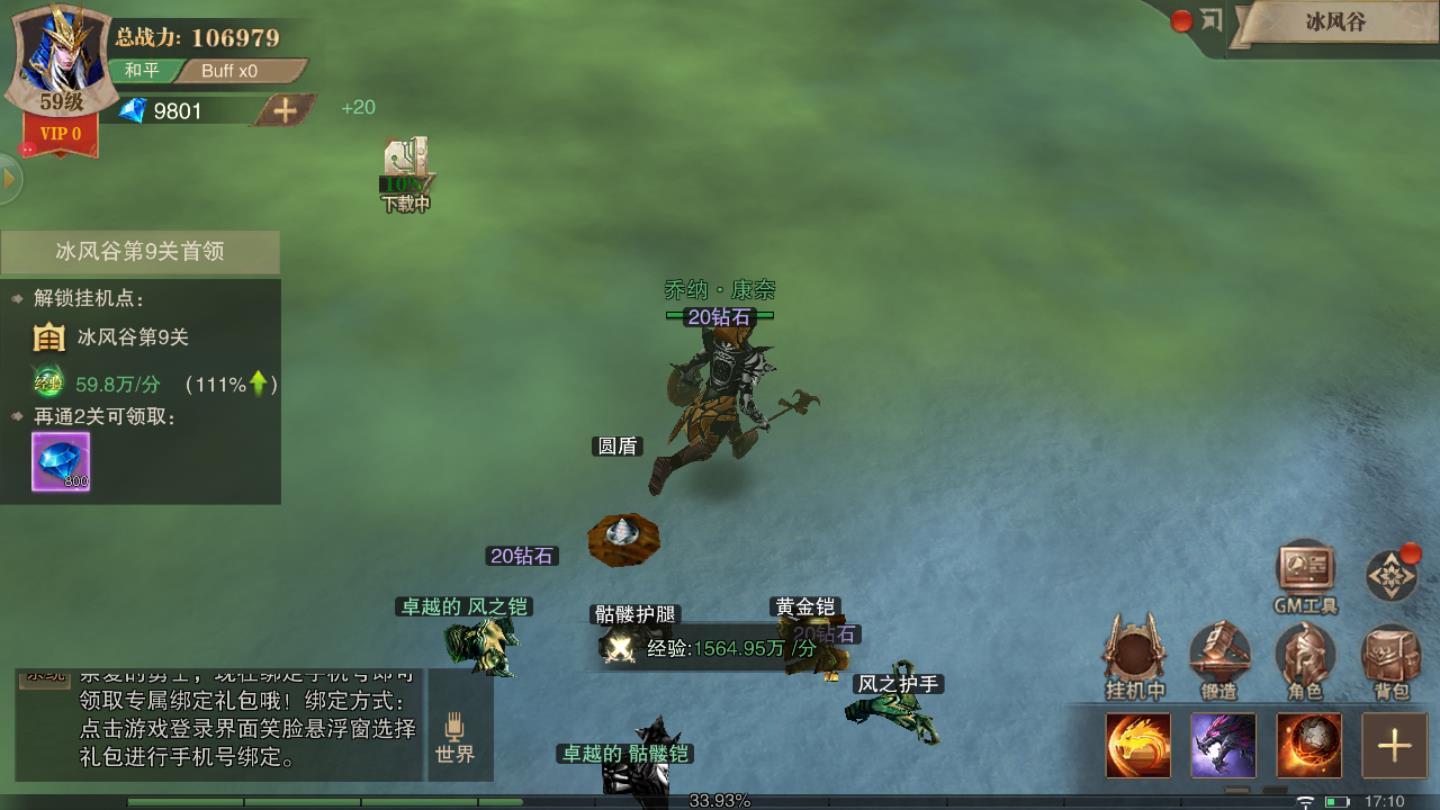This screenshot has height=810, width=1440.
Task: Challenge the 冰风谷第9关首领 boss
Action: (x=140, y=252)
